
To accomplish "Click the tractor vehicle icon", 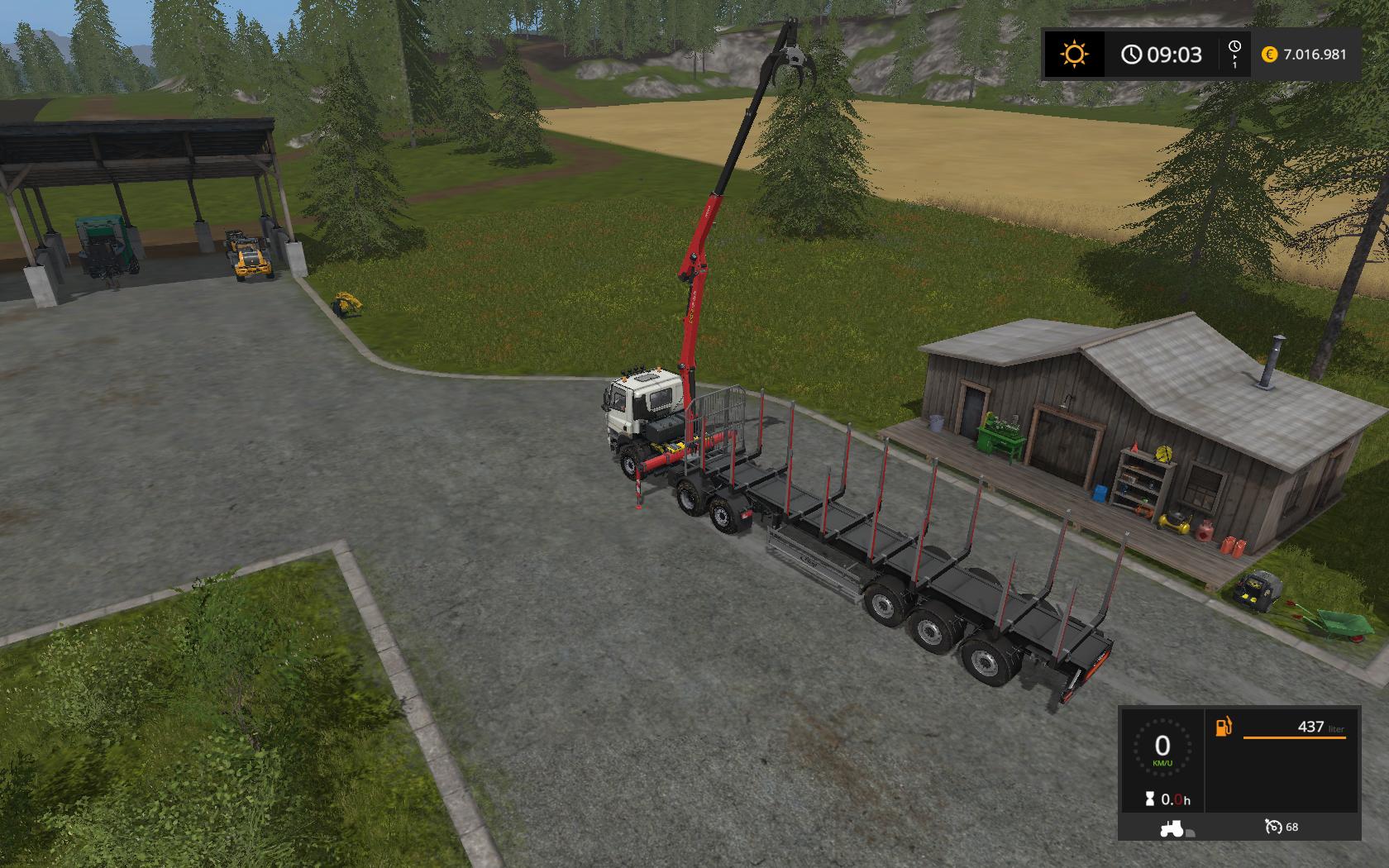I will click(x=1172, y=827).
